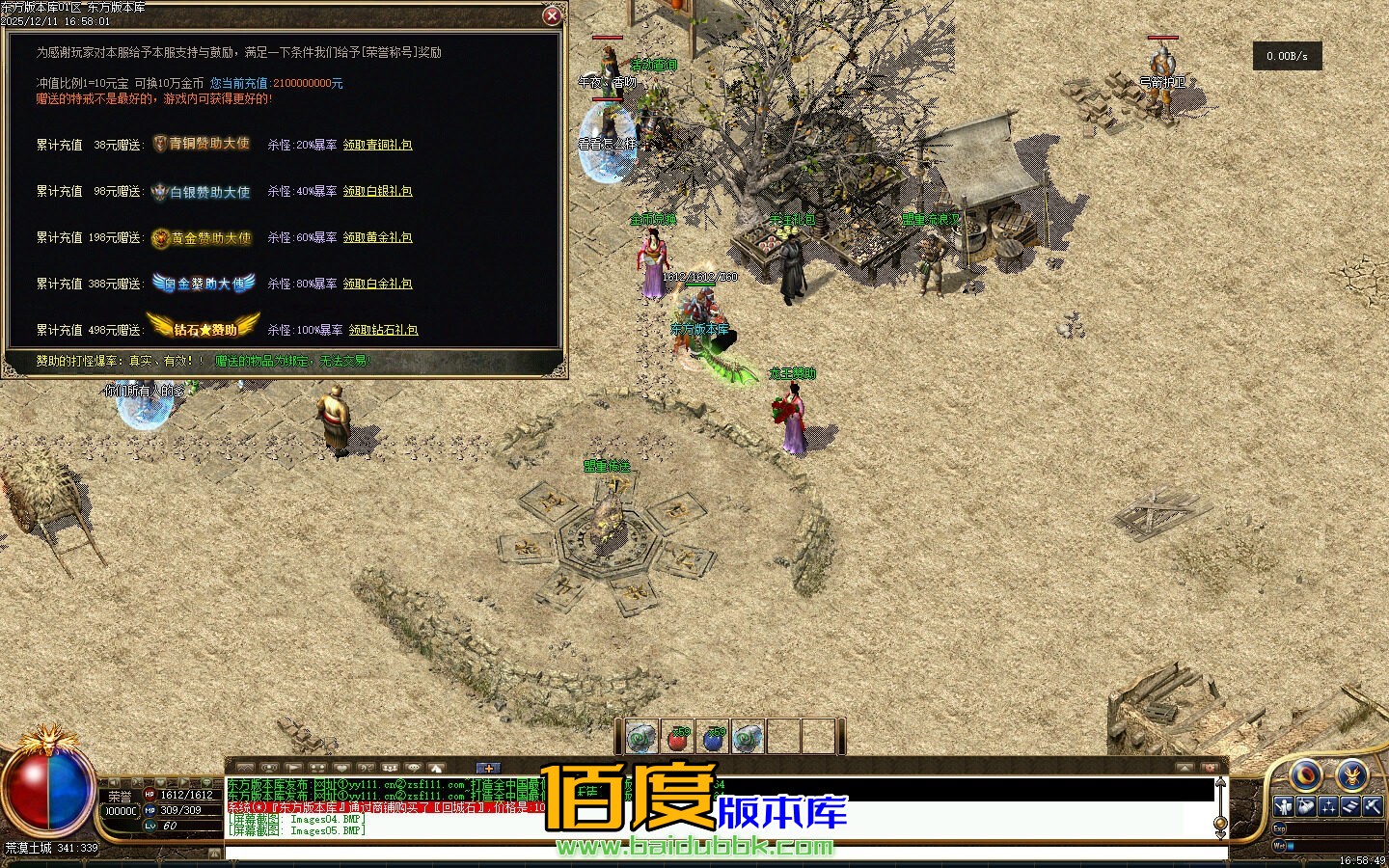The height and width of the screenshot is (868, 1389).
Task: Click the speech bubble chat channel button
Action: (413, 768)
